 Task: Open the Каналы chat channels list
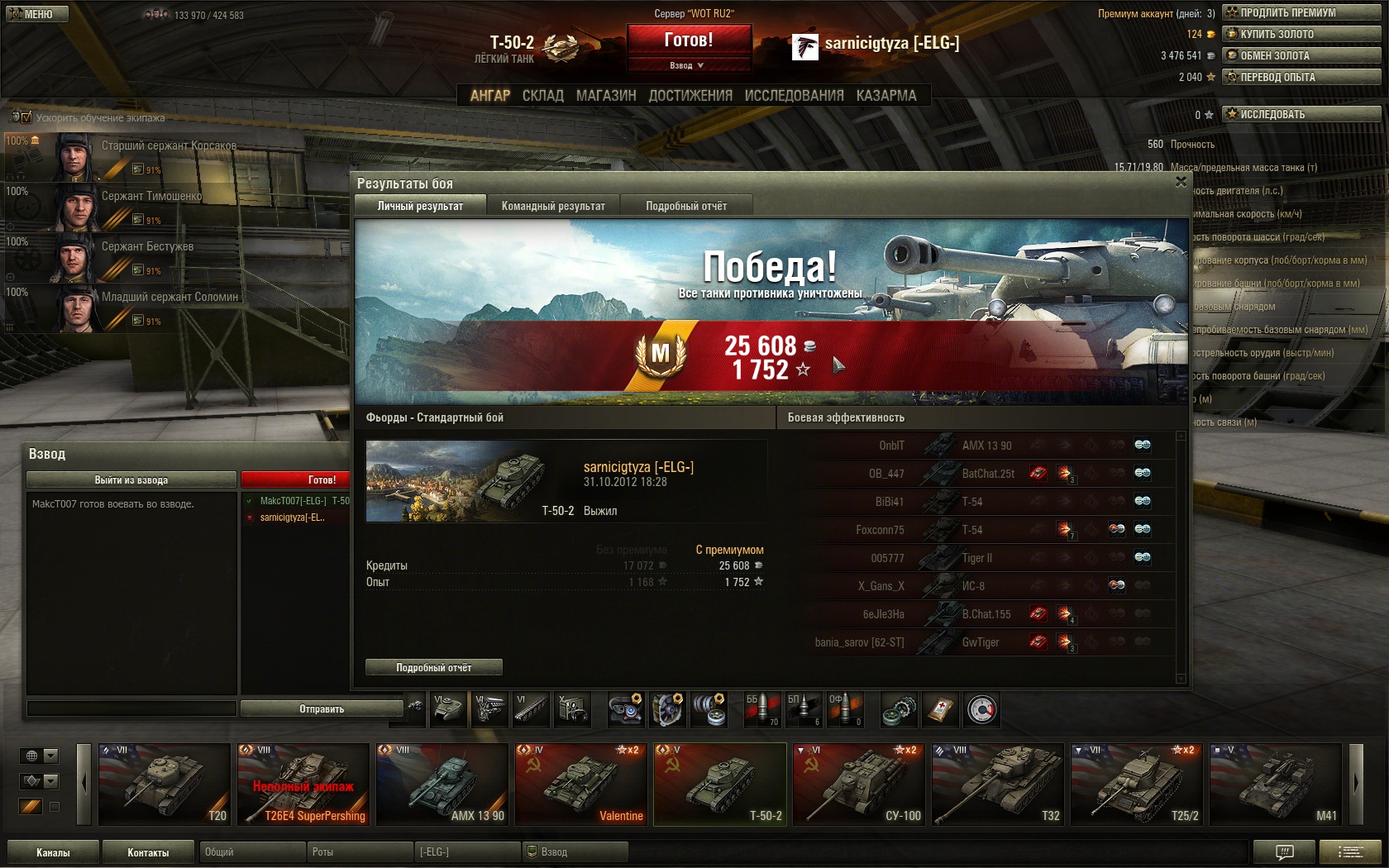pyautogui.click(x=53, y=852)
